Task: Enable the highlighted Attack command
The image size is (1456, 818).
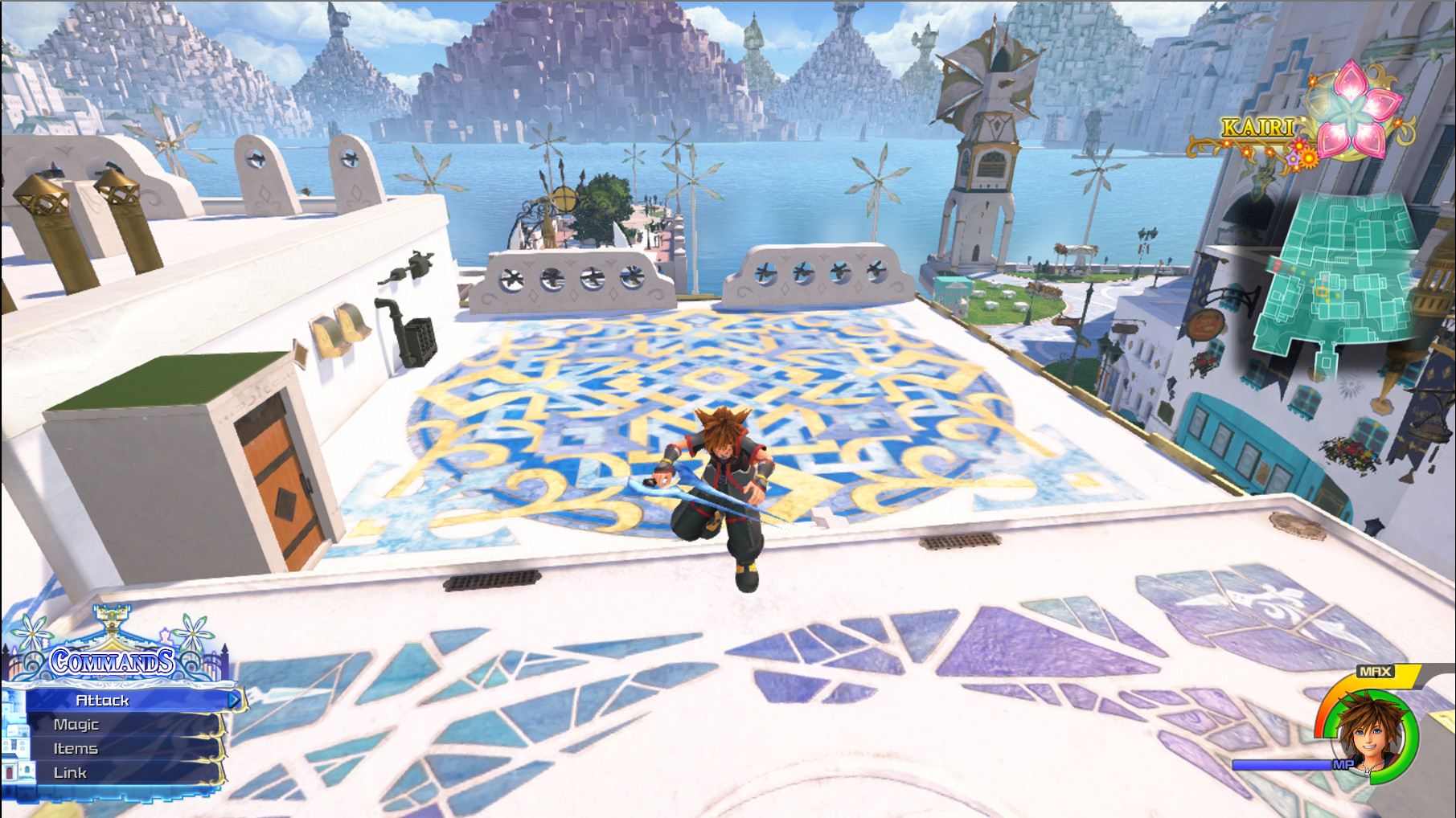Action: pyautogui.click(x=103, y=700)
